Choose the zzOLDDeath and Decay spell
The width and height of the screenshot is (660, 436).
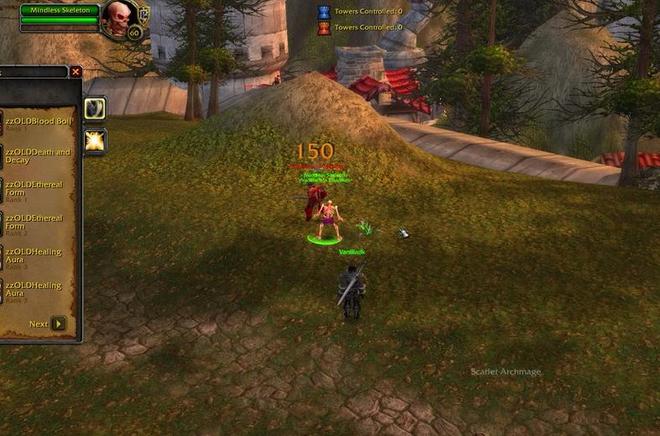click(x=38, y=155)
